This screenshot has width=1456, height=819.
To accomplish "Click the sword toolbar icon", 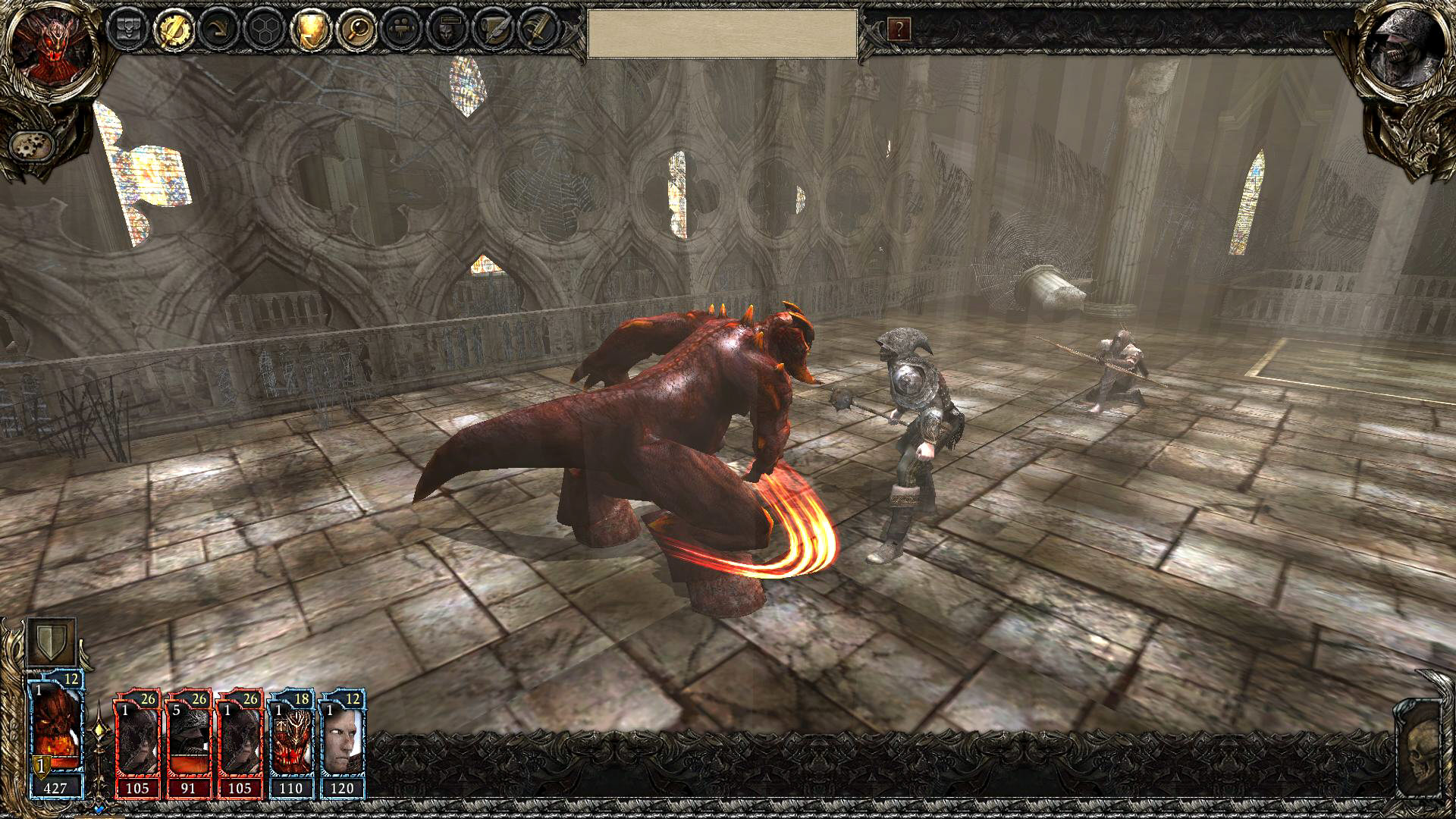I will 538,30.
